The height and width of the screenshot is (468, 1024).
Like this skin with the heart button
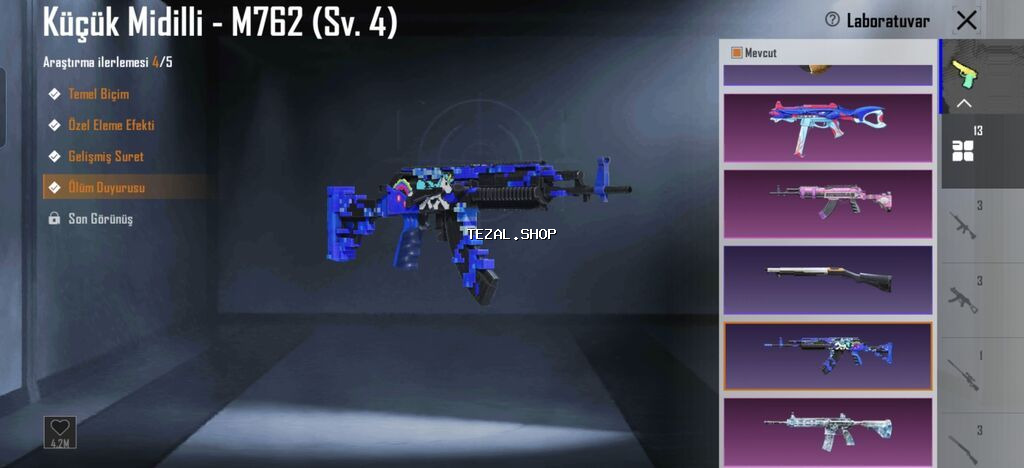click(60, 431)
